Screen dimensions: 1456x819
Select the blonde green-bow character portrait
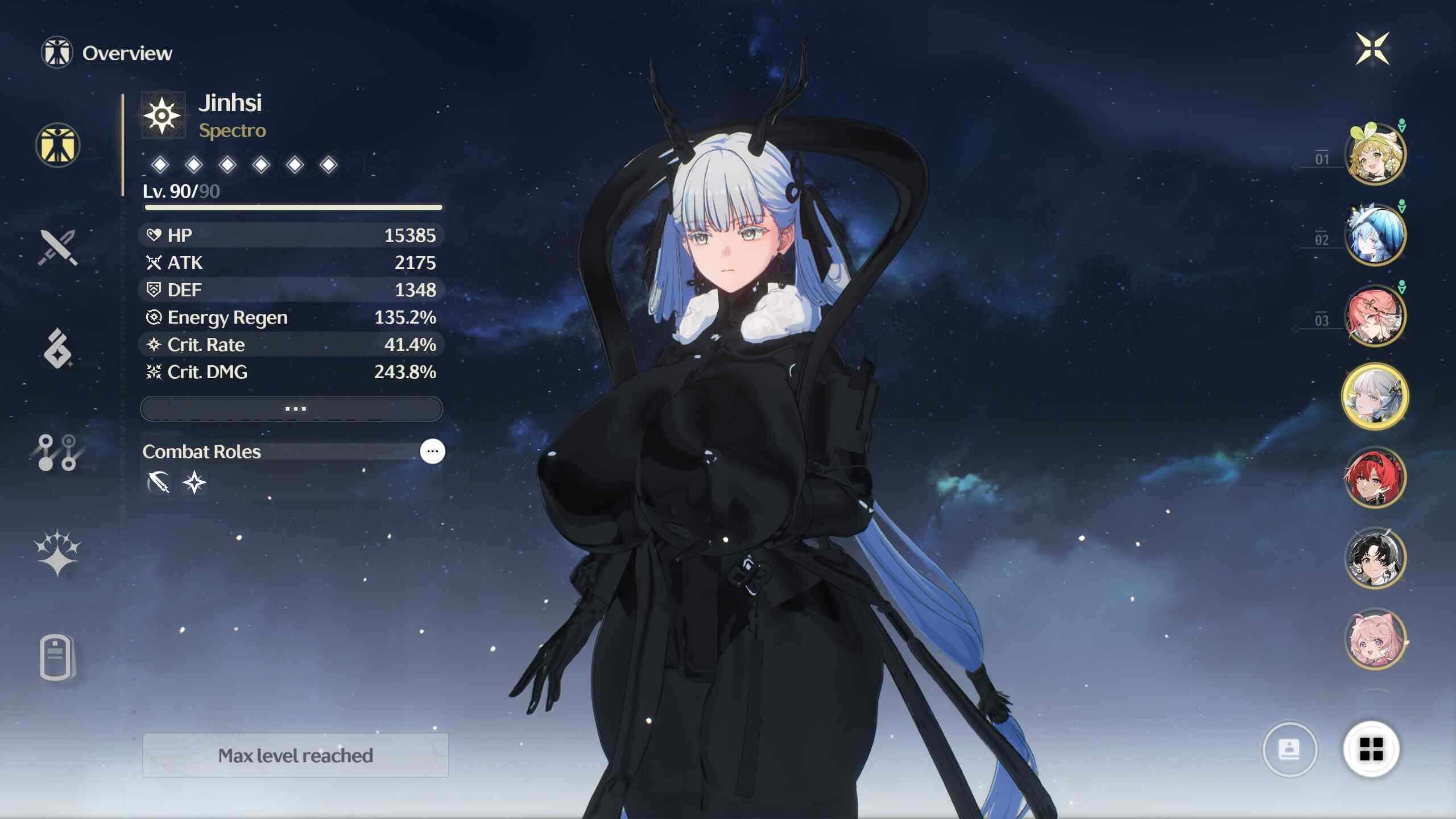(x=1375, y=154)
